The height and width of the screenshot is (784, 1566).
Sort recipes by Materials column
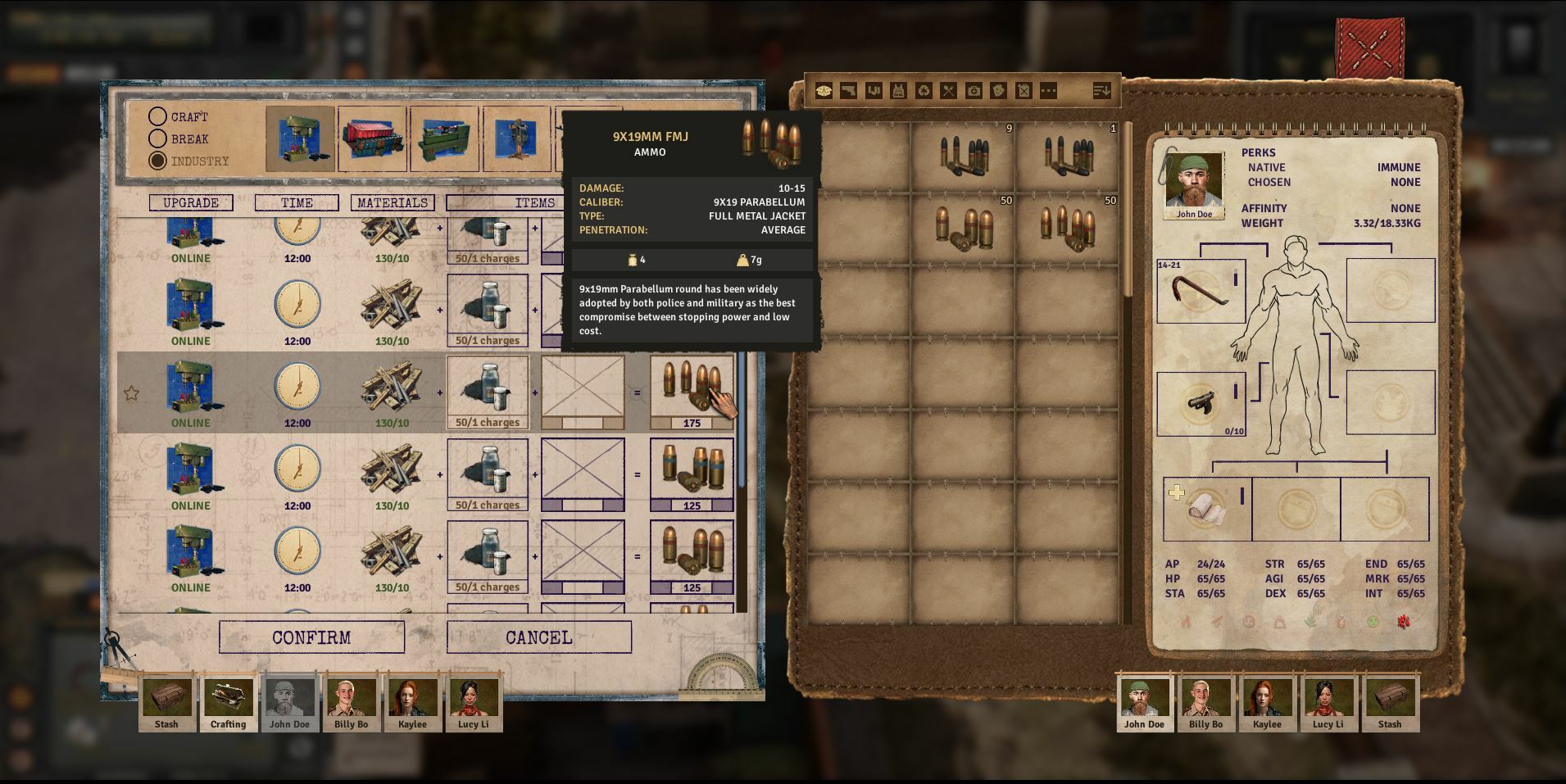click(x=393, y=202)
